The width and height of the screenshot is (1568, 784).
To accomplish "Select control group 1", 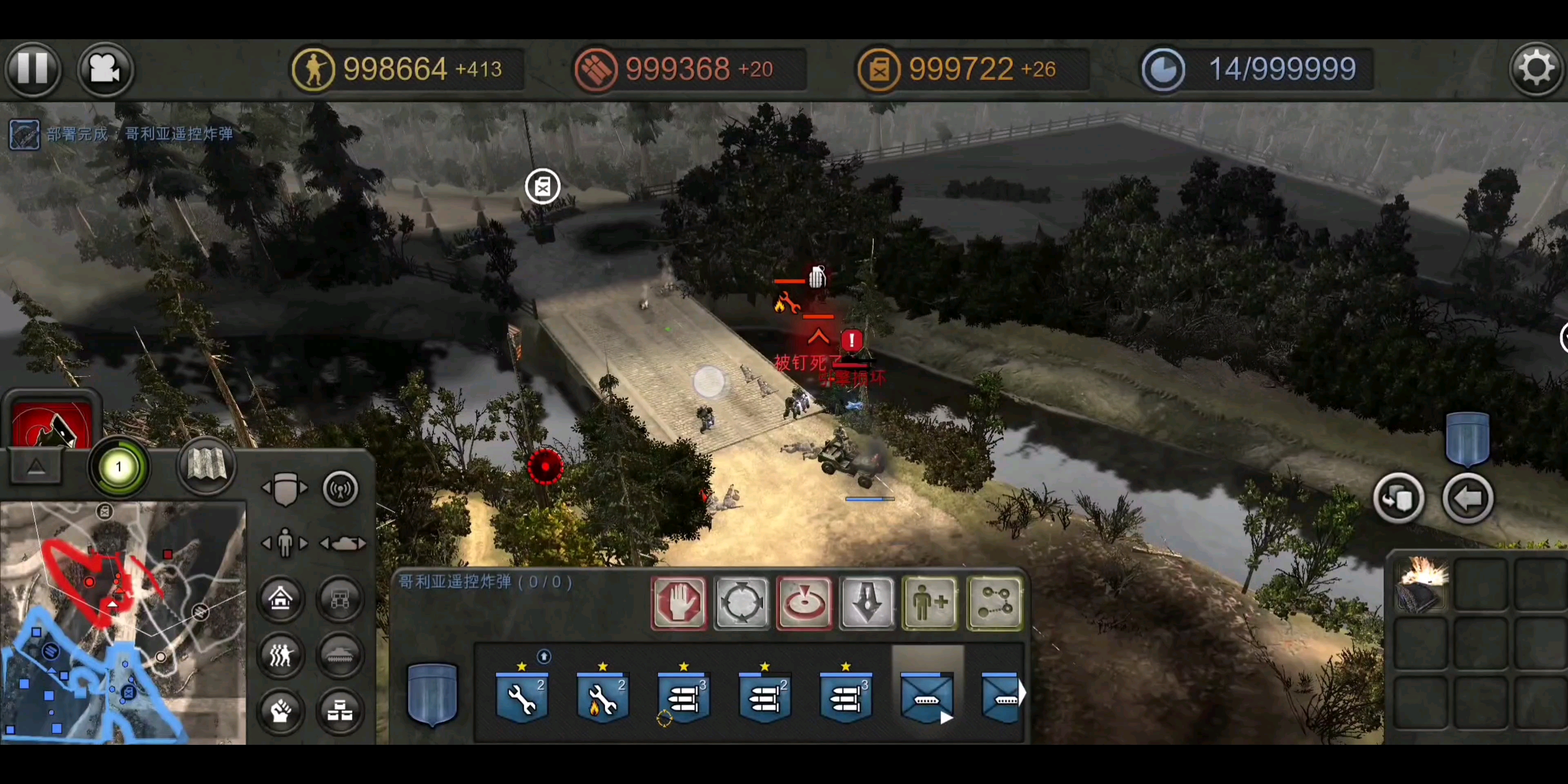I will (x=119, y=468).
